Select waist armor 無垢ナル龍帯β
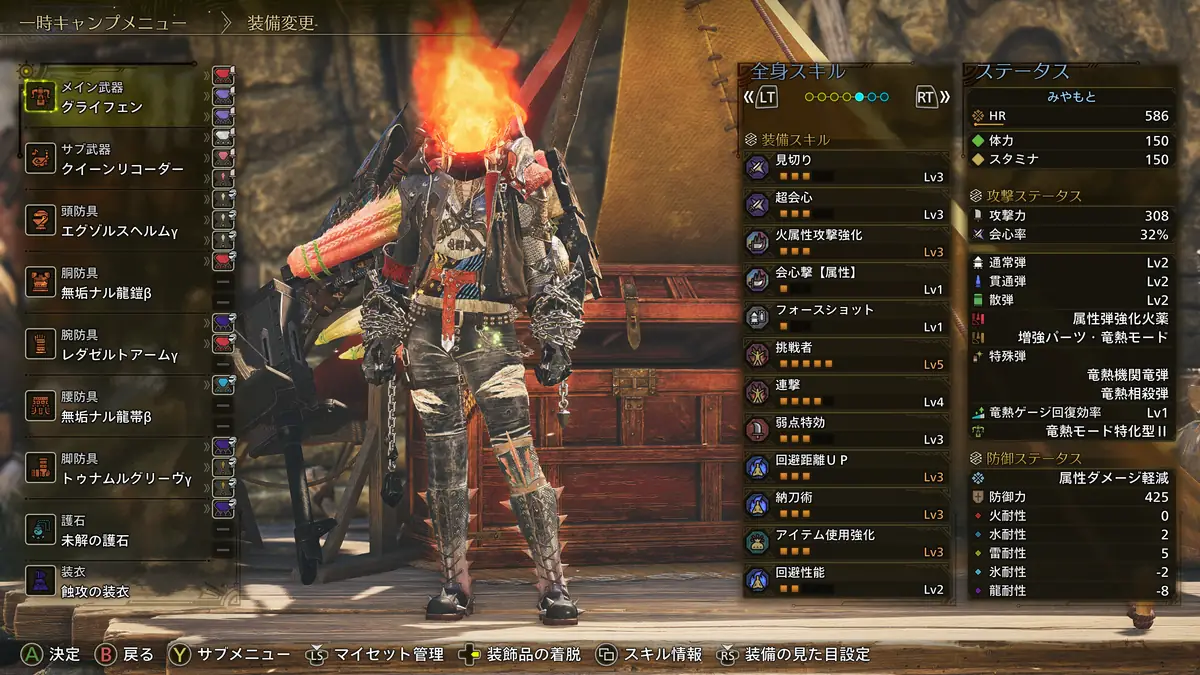1200x675 pixels. click(110, 408)
